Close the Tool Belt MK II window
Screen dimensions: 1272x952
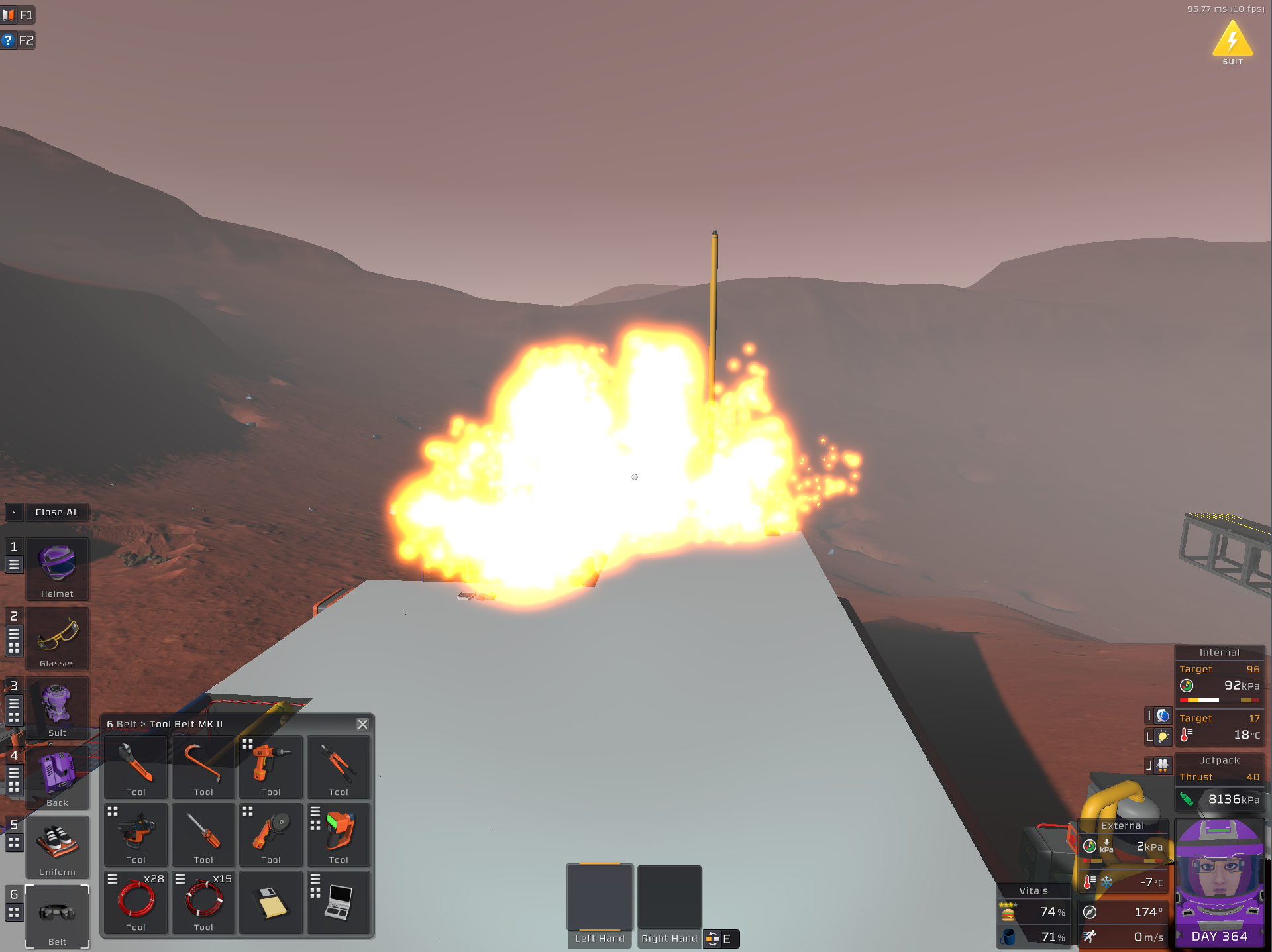click(x=362, y=724)
